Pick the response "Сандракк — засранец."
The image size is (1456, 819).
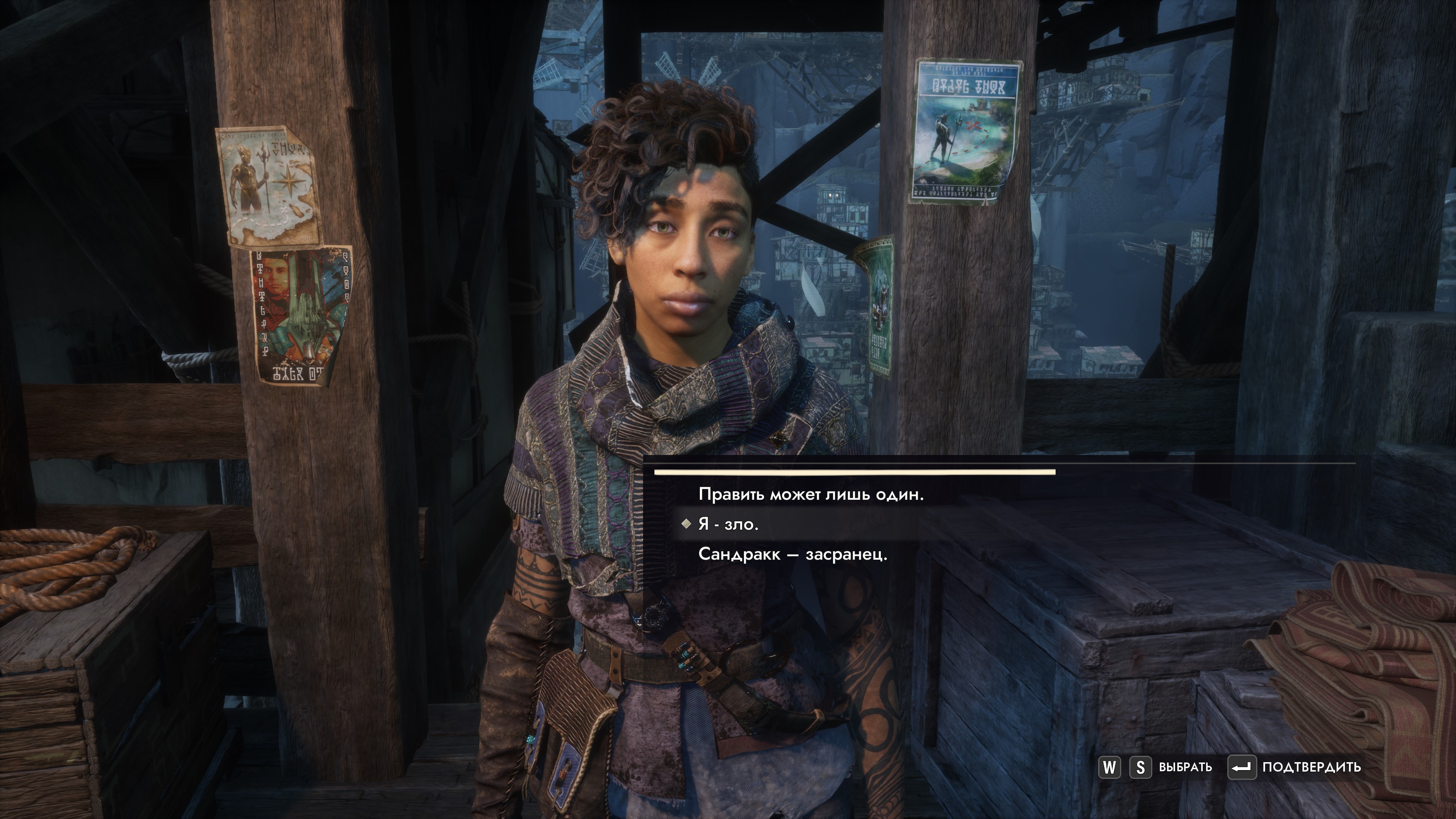click(792, 554)
